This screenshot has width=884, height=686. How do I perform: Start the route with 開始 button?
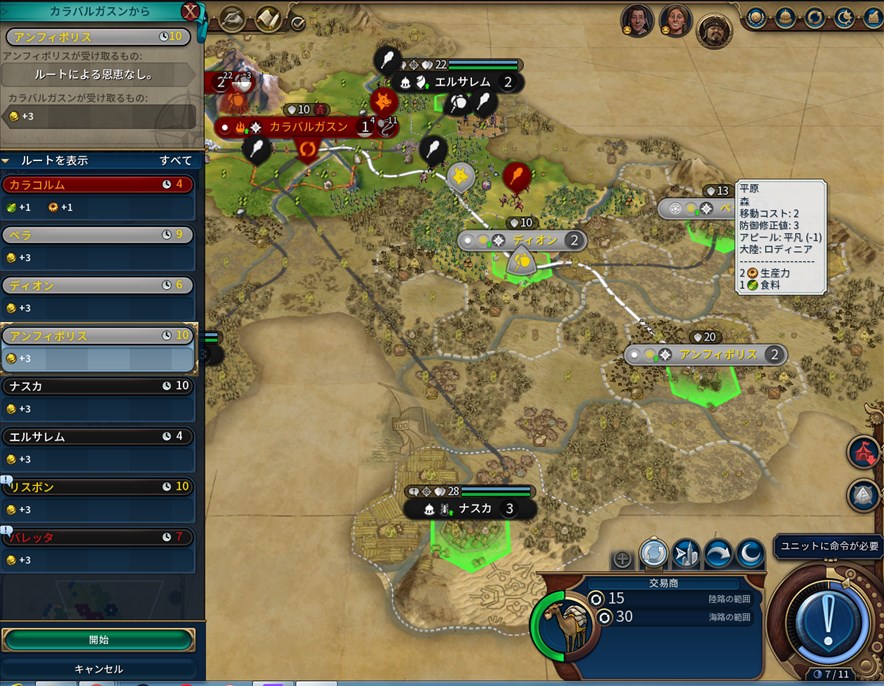(98, 640)
